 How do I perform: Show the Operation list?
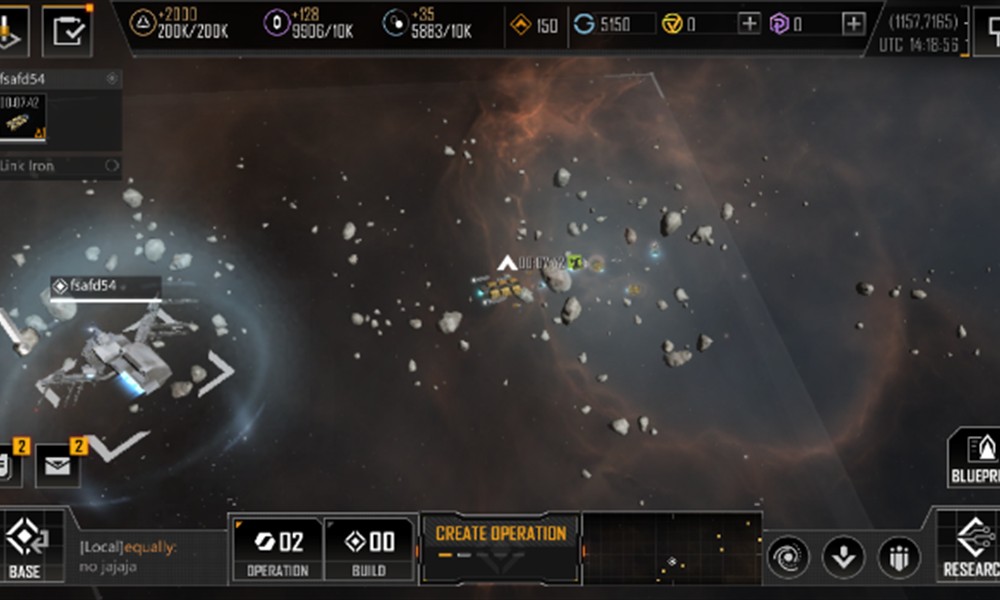pyautogui.click(x=278, y=549)
